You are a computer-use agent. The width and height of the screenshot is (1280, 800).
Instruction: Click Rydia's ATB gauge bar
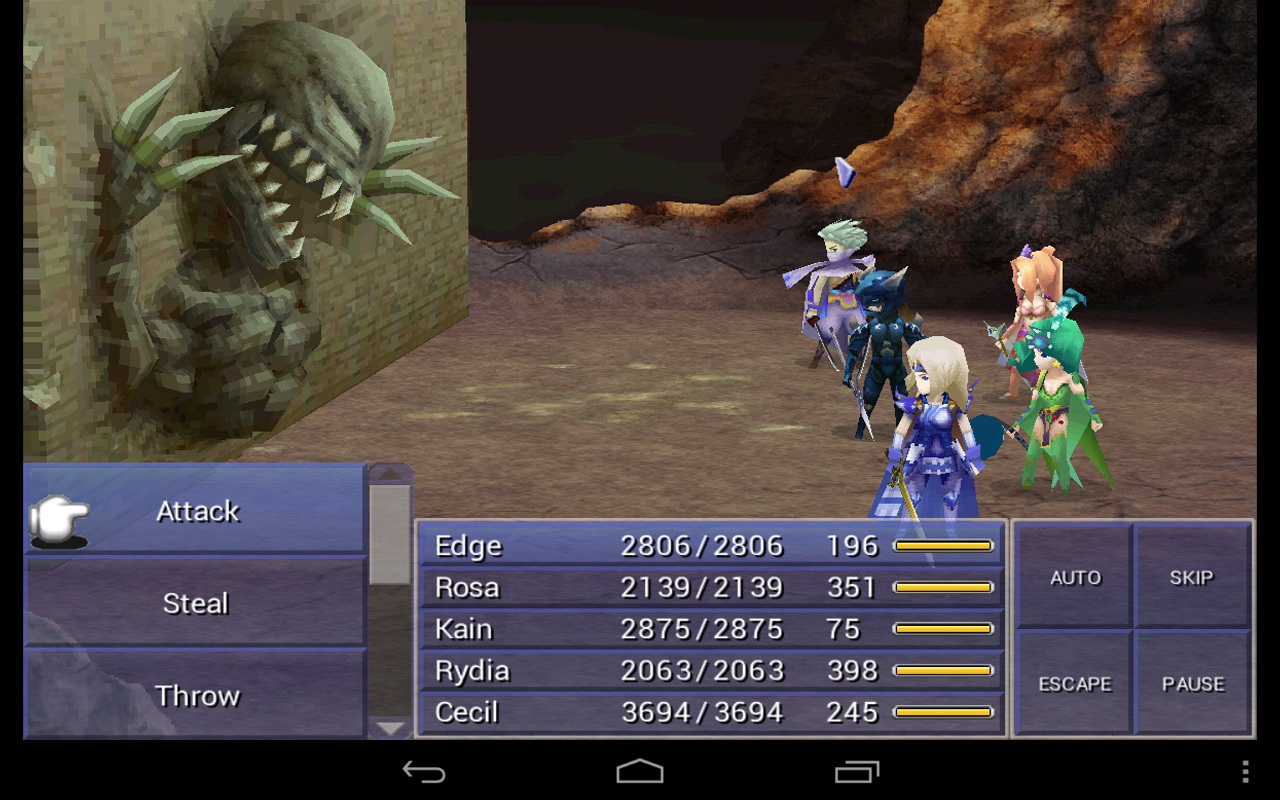click(943, 671)
